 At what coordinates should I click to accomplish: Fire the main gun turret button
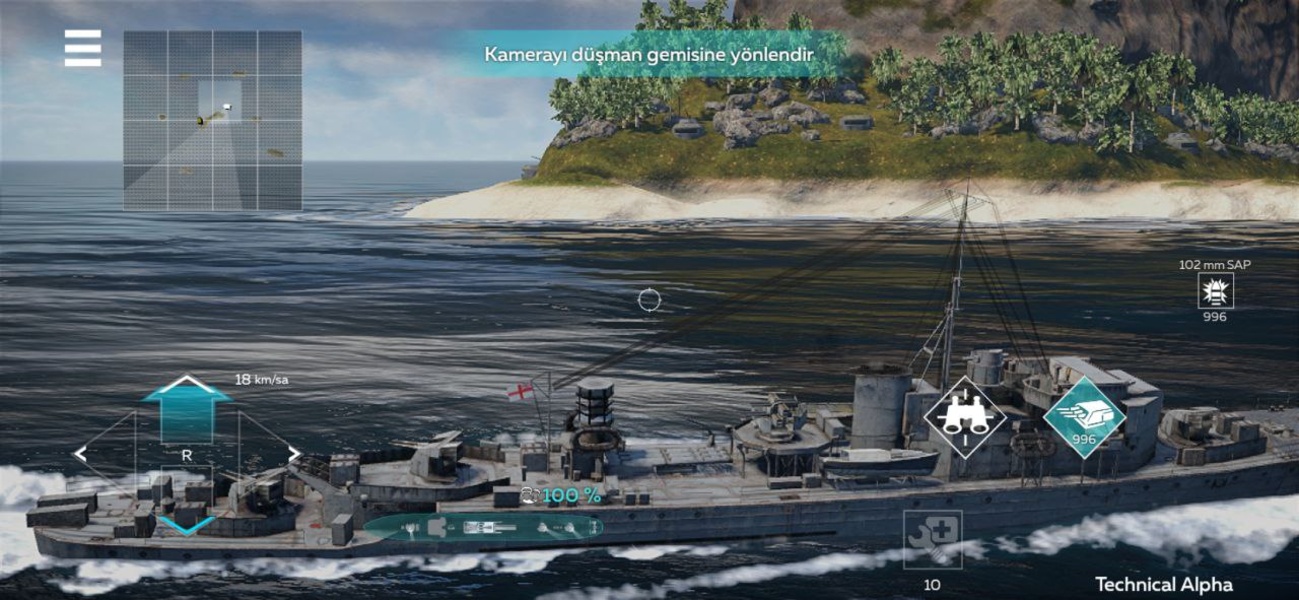pos(1084,417)
